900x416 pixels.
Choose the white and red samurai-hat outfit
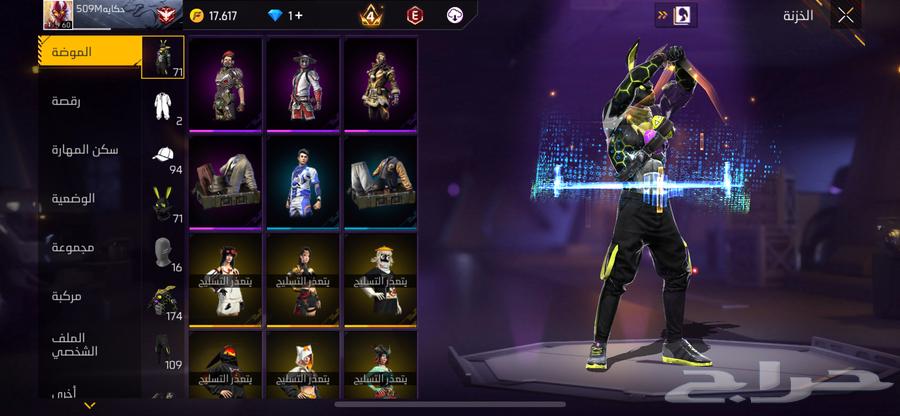(x=303, y=83)
